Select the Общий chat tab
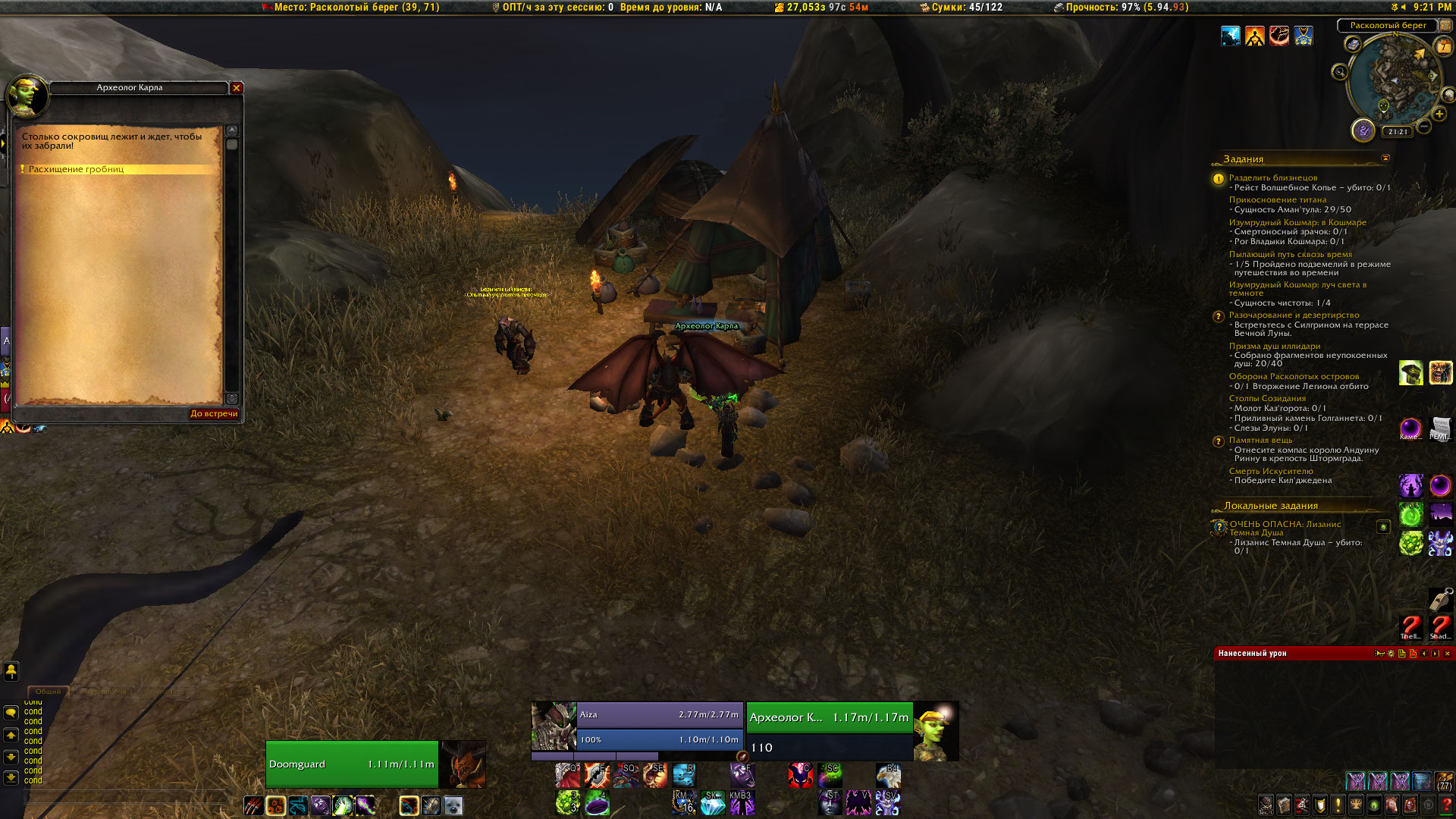The height and width of the screenshot is (819, 1456). 48,692
